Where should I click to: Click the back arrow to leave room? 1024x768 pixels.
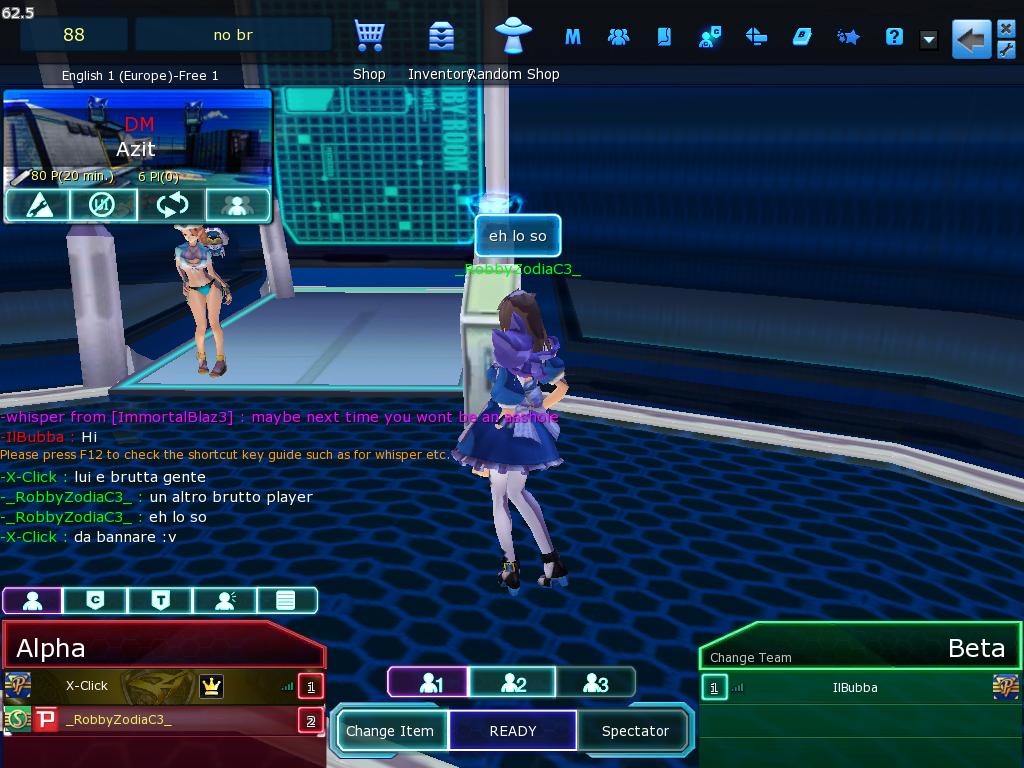point(970,40)
